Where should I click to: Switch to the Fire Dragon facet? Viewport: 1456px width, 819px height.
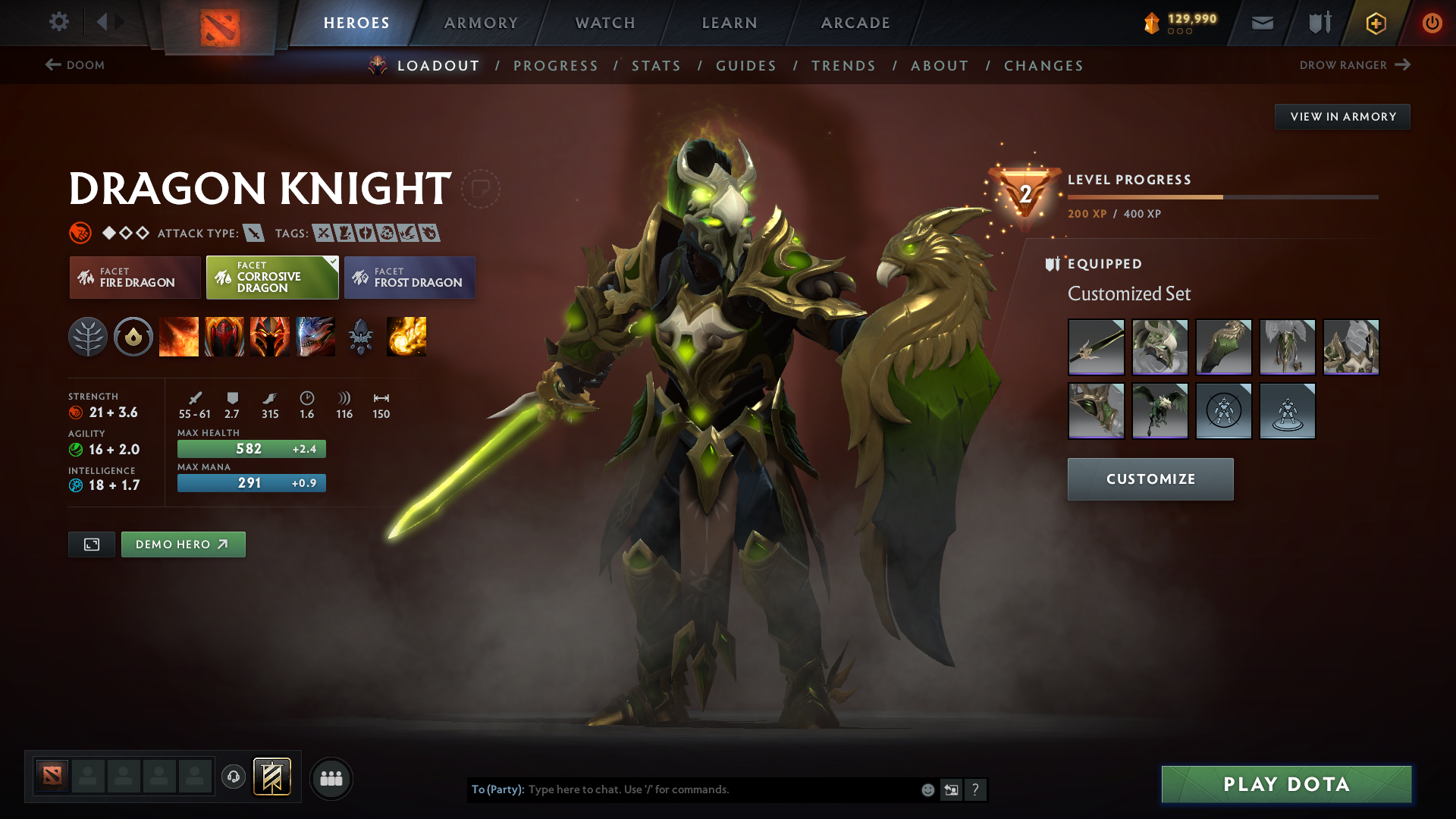pos(134,278)
